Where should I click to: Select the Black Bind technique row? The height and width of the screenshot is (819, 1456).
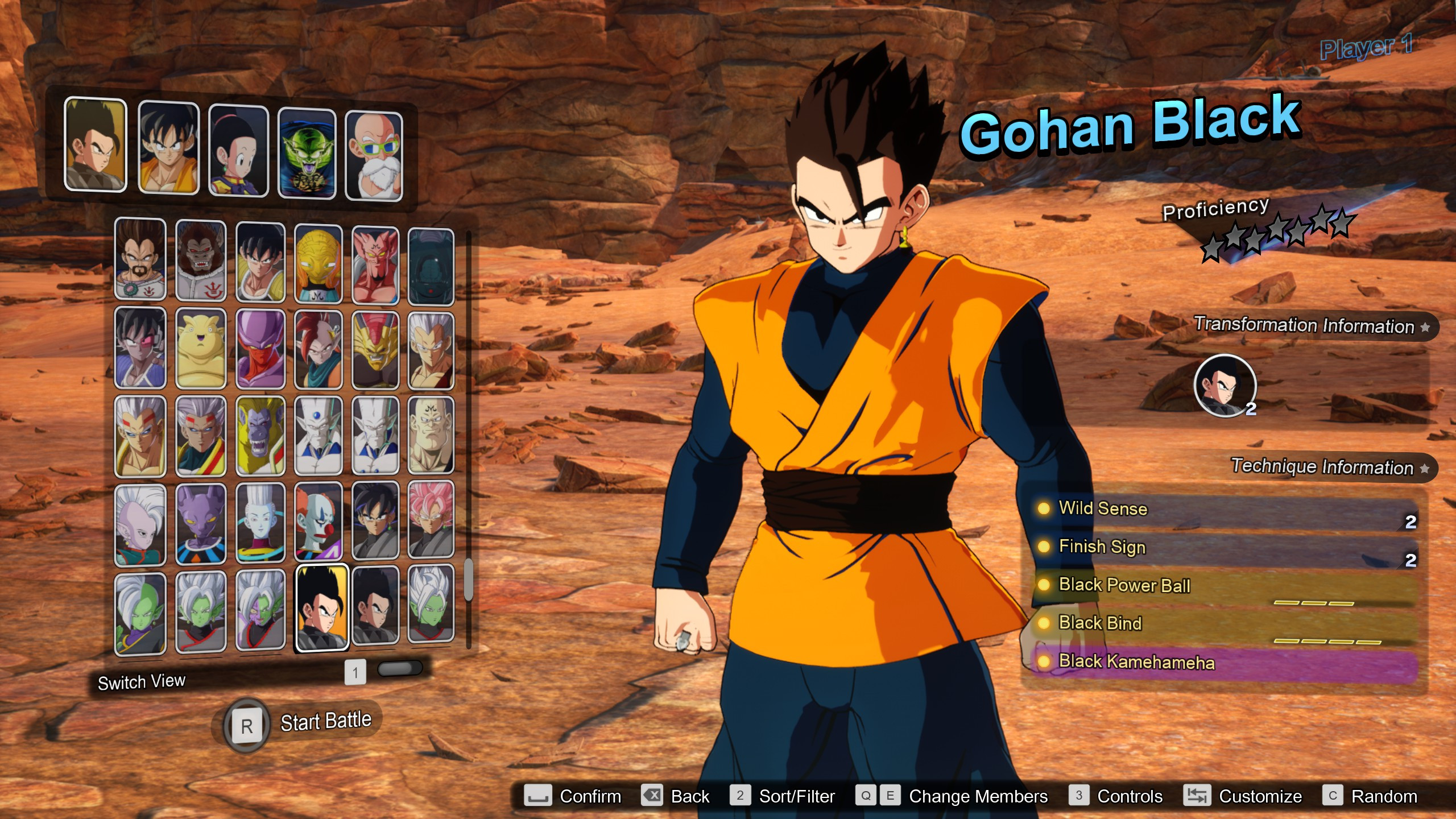[x=1099, y=623]
